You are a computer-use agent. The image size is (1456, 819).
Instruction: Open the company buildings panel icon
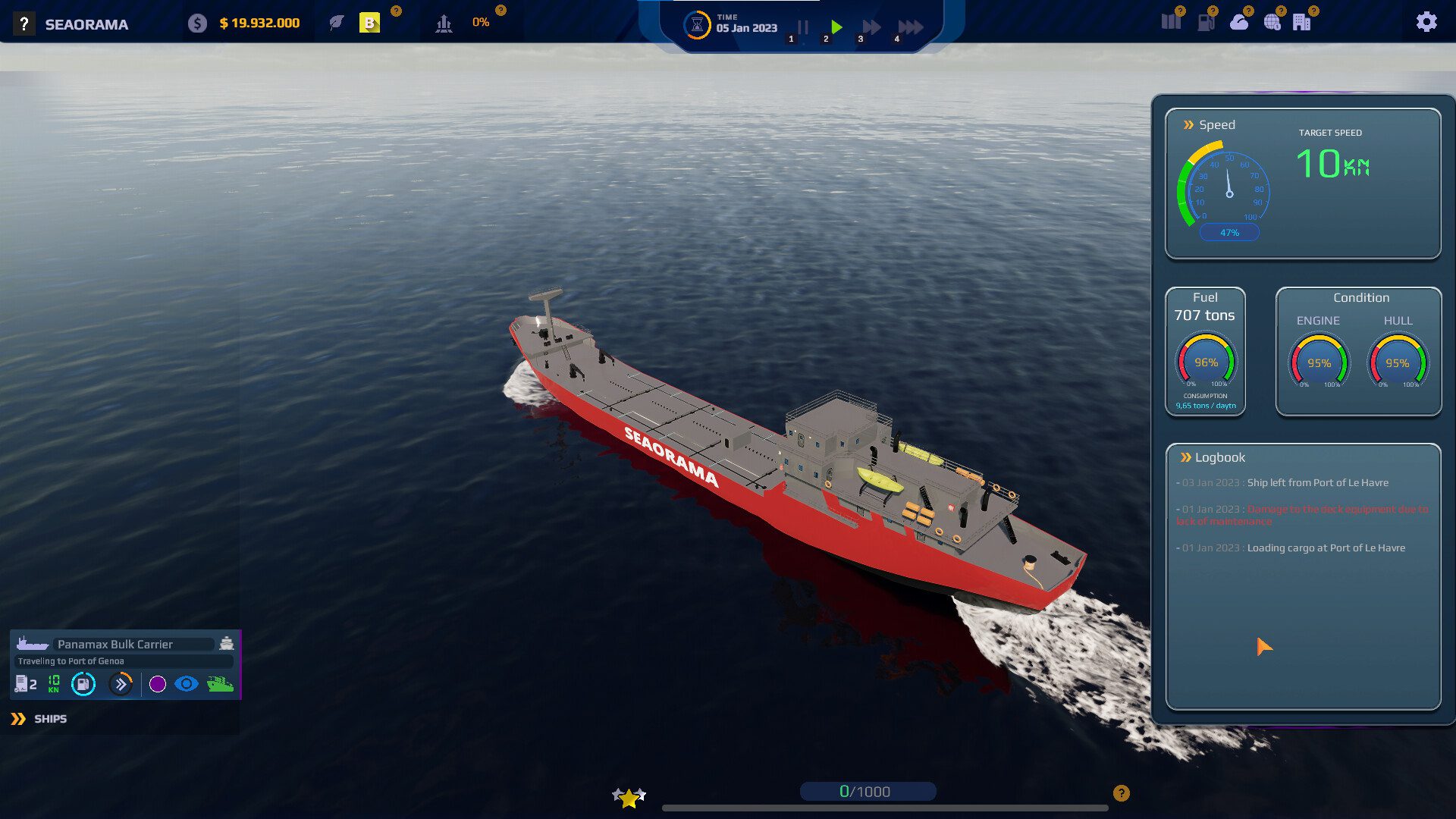(1302, 23)
